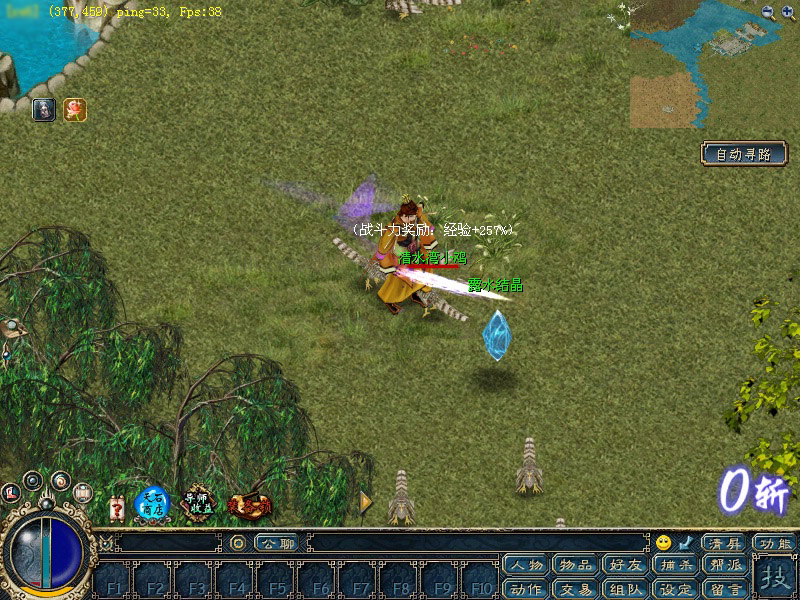This screenshot has width=800, height=600.
Task: Open the smiley emoticon picker
Action: tap(663, 543)
